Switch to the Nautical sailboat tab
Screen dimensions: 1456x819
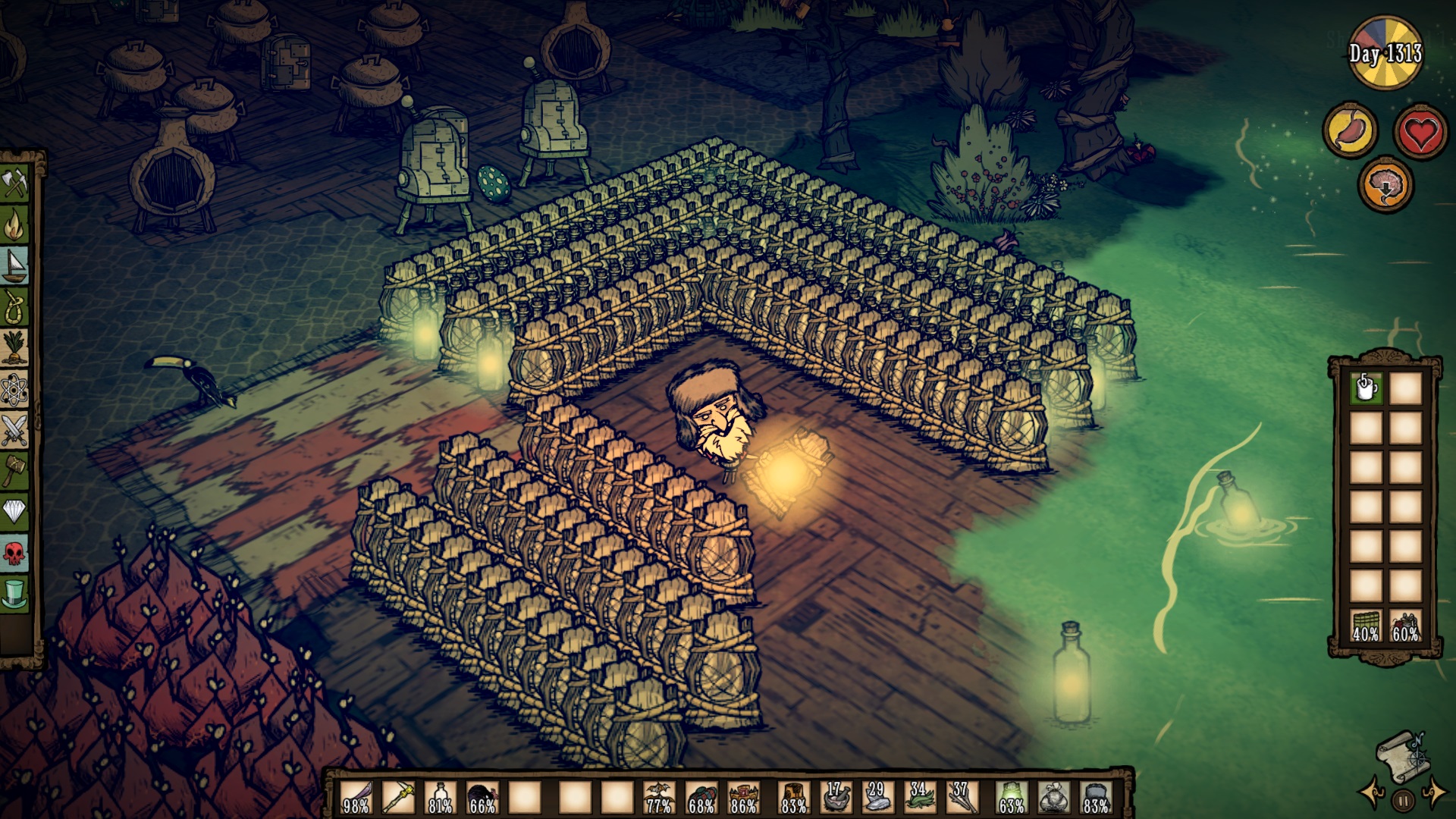[15, 266]
